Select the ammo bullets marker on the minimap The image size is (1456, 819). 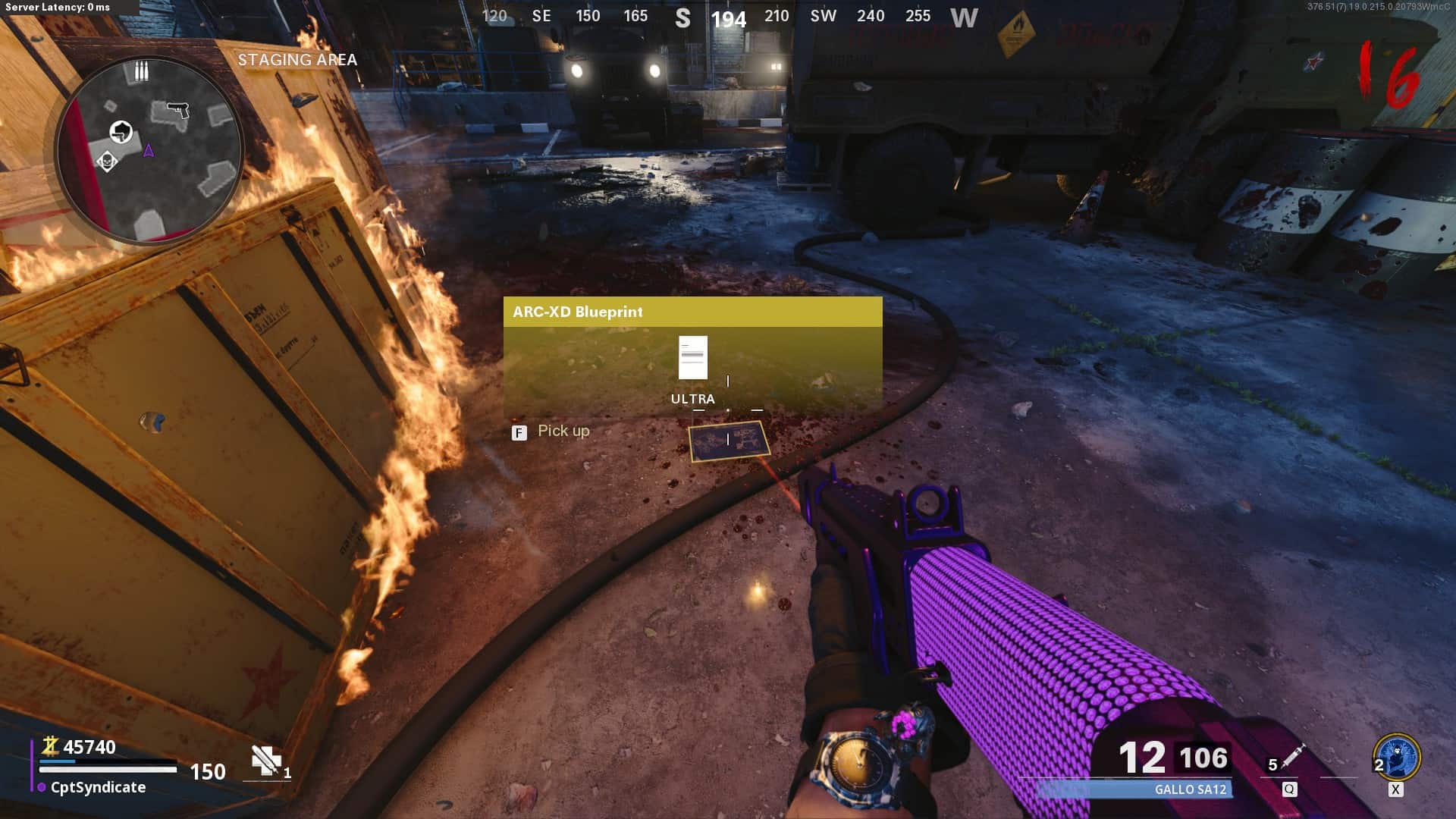coord(141,71)
